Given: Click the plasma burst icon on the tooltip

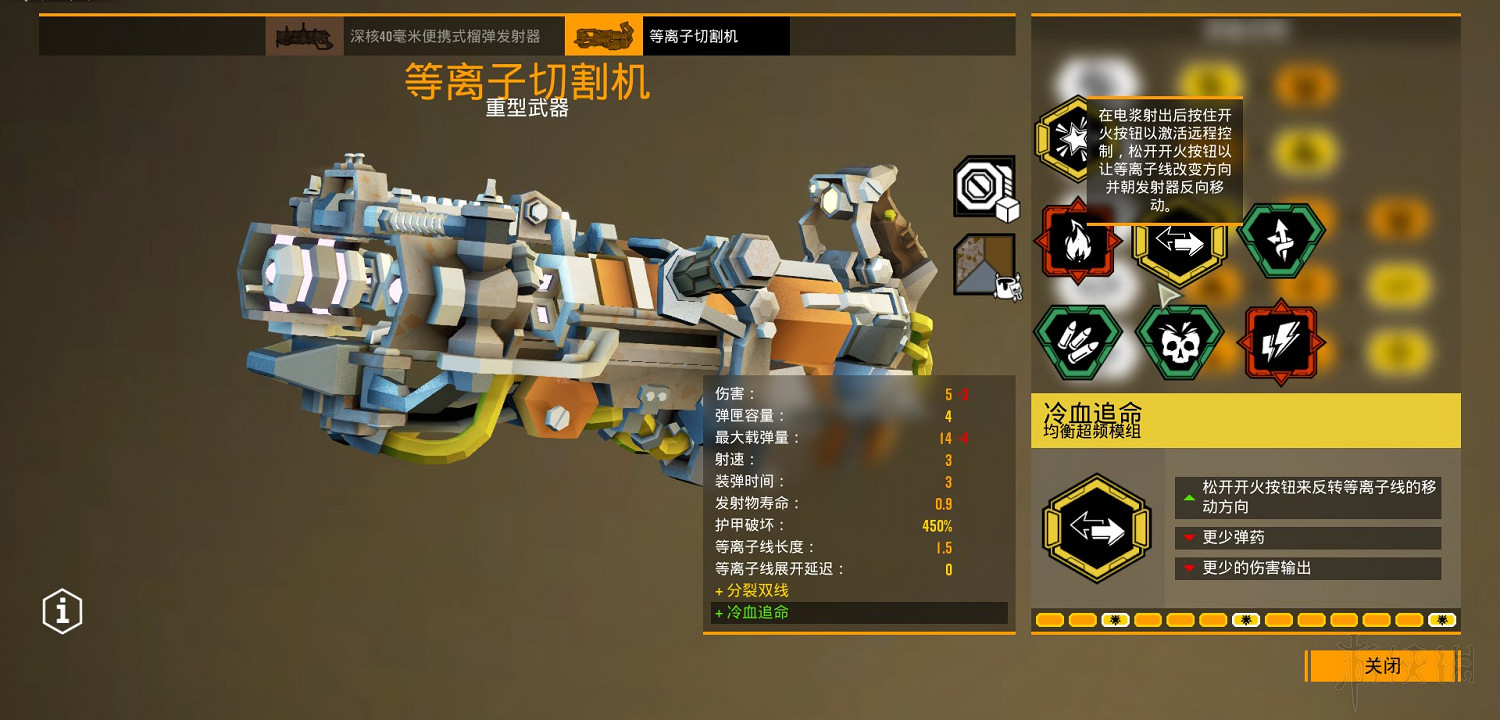Looking at the screenshot, I should click(x=1072, y=138).
